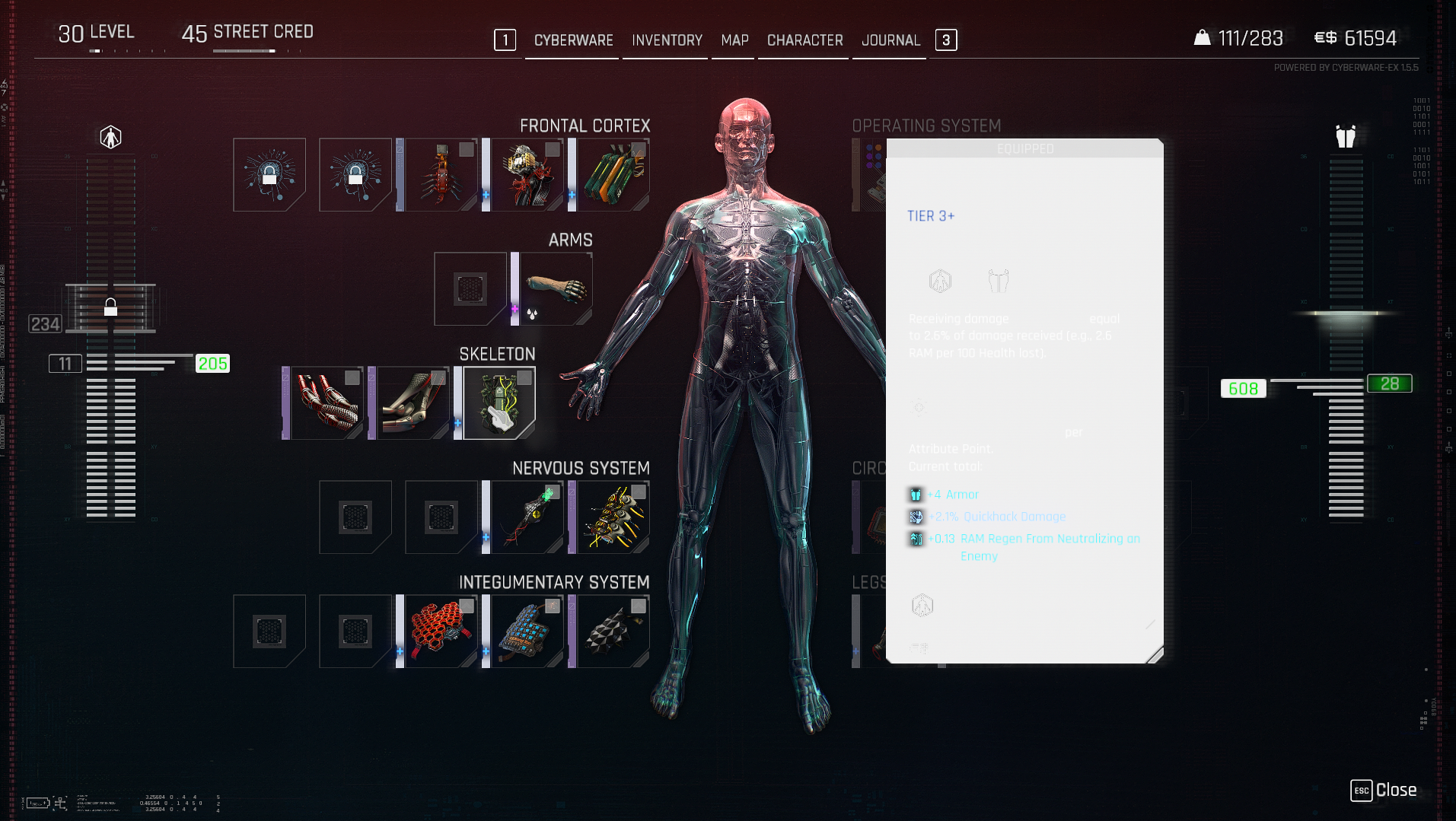The image size is (1456, 821).
Task: Select the red ribbed skeleton implant
Action: [327, 403]
